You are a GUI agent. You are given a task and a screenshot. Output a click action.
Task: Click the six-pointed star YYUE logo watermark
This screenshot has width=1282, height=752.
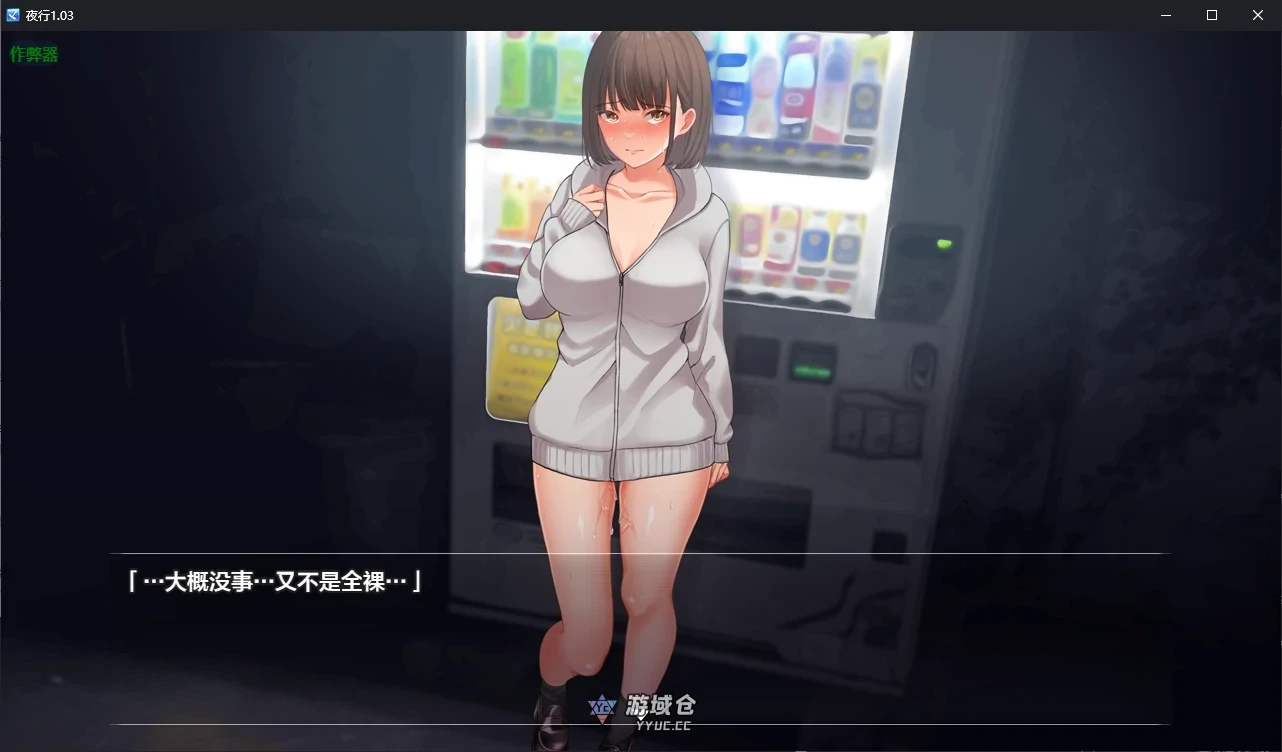pos(604,706)
